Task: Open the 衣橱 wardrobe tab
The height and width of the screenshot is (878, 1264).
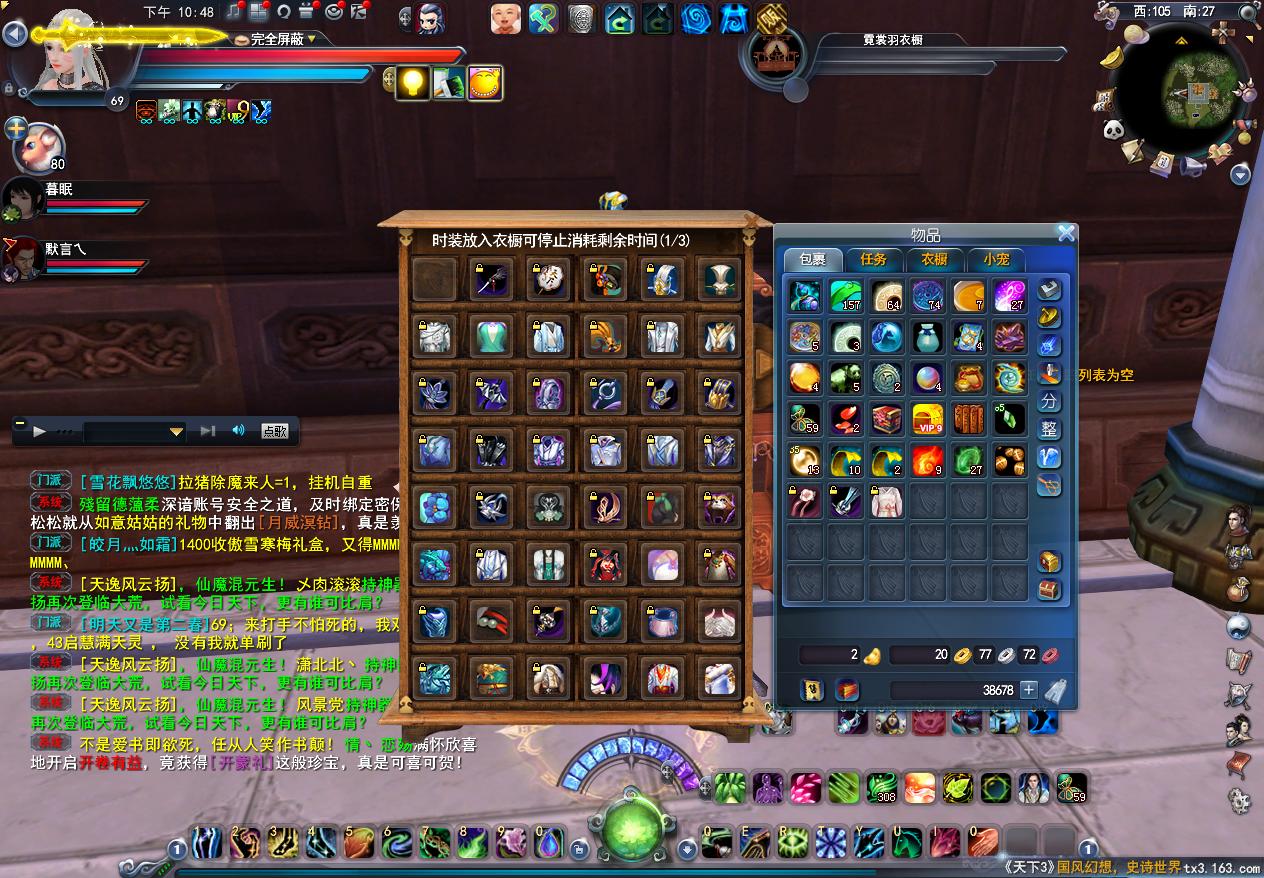Action: [x=934, y=259]
